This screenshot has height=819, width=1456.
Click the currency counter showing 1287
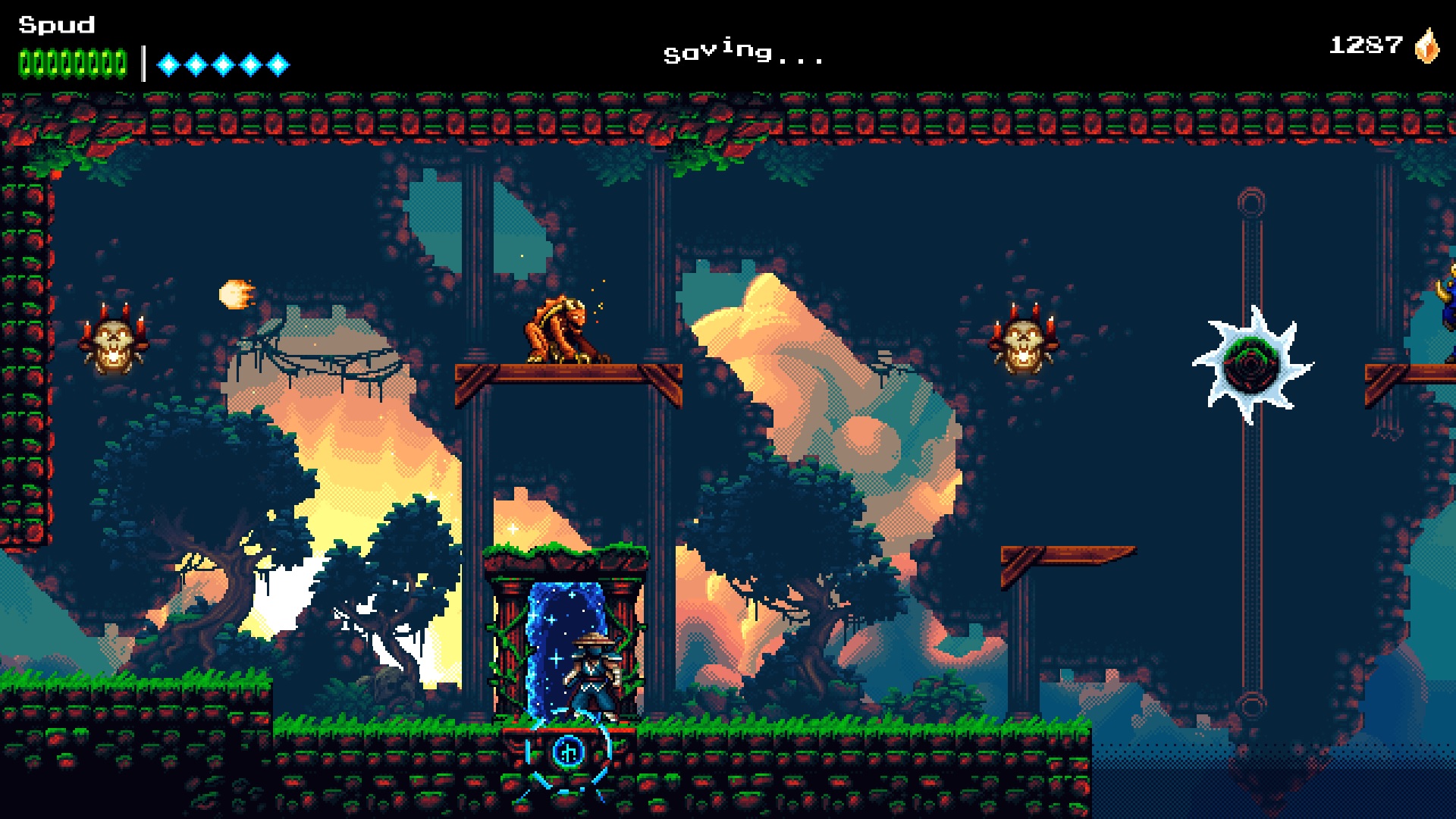[1365, 44]
